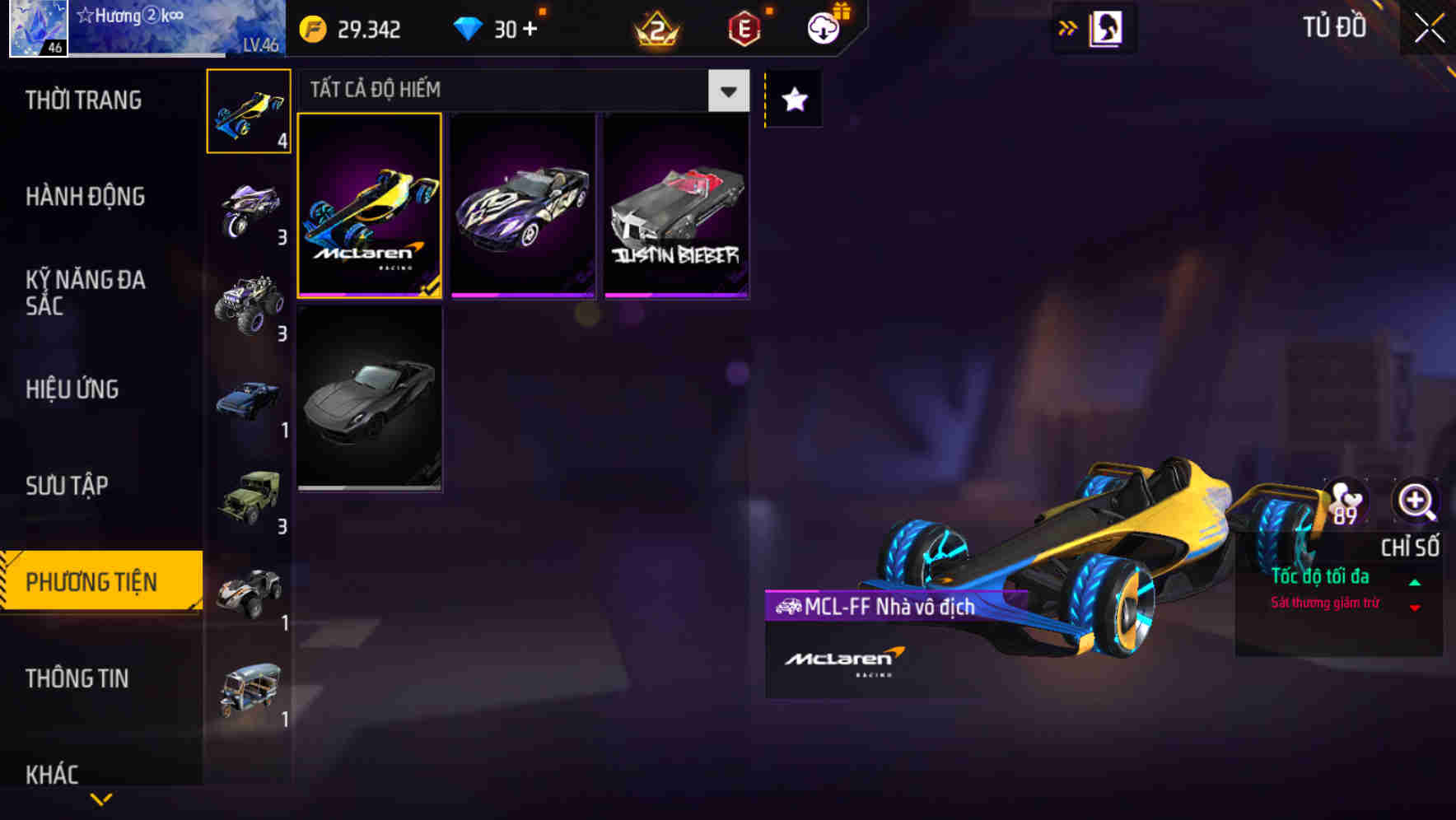Select the McLaren car thumbnail

(370, 205)
